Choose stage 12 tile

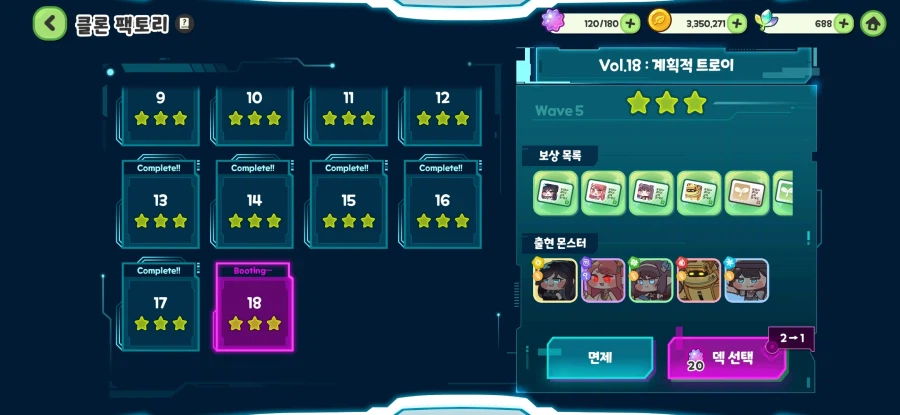(x=442, y=112)
